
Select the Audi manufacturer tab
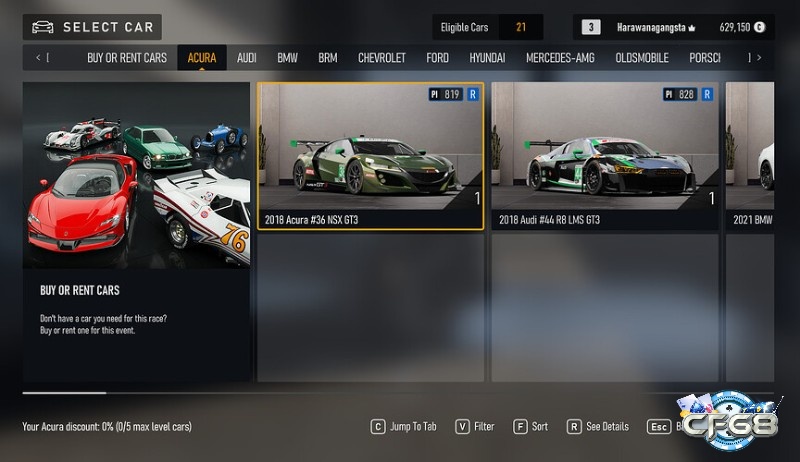(247, 58)
